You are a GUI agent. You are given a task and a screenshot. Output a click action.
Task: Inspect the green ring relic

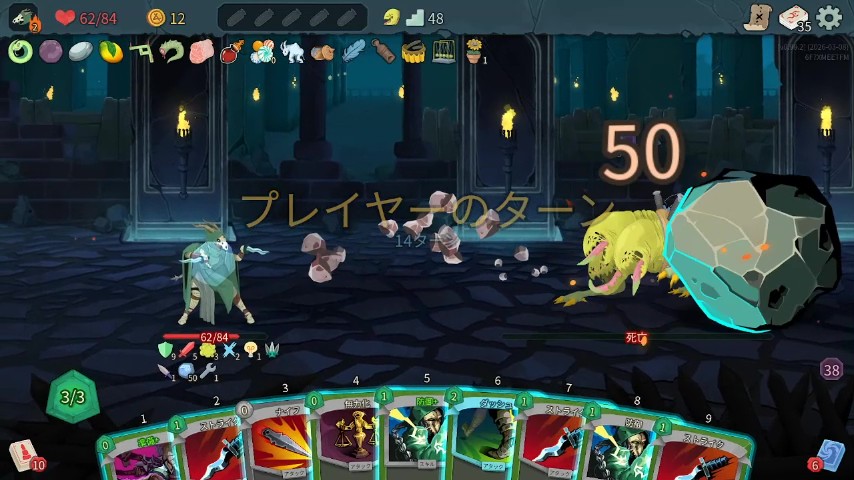20,51
